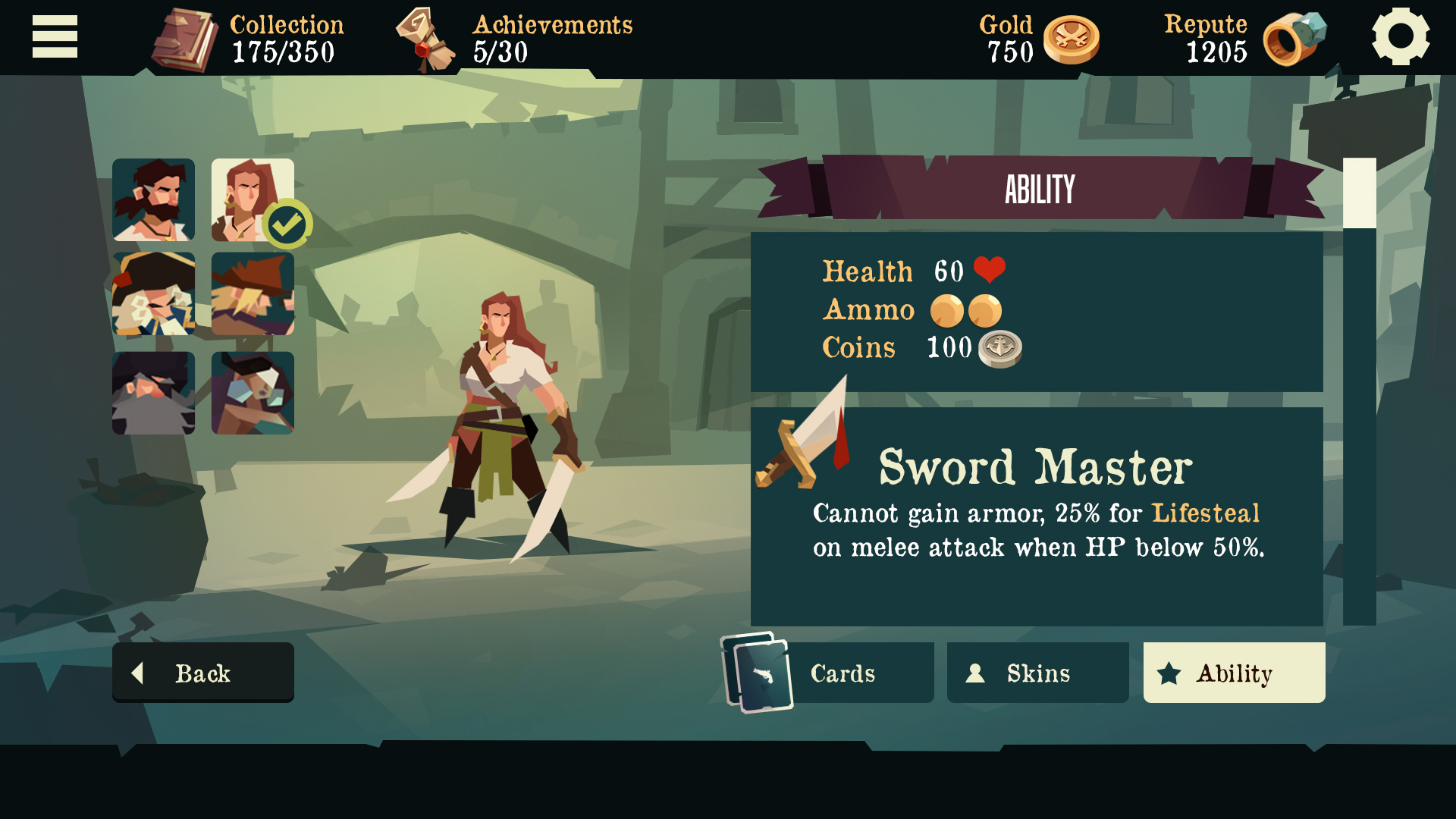Click the Gold coin counter
1456x819 pixels.
[1071, 39]
